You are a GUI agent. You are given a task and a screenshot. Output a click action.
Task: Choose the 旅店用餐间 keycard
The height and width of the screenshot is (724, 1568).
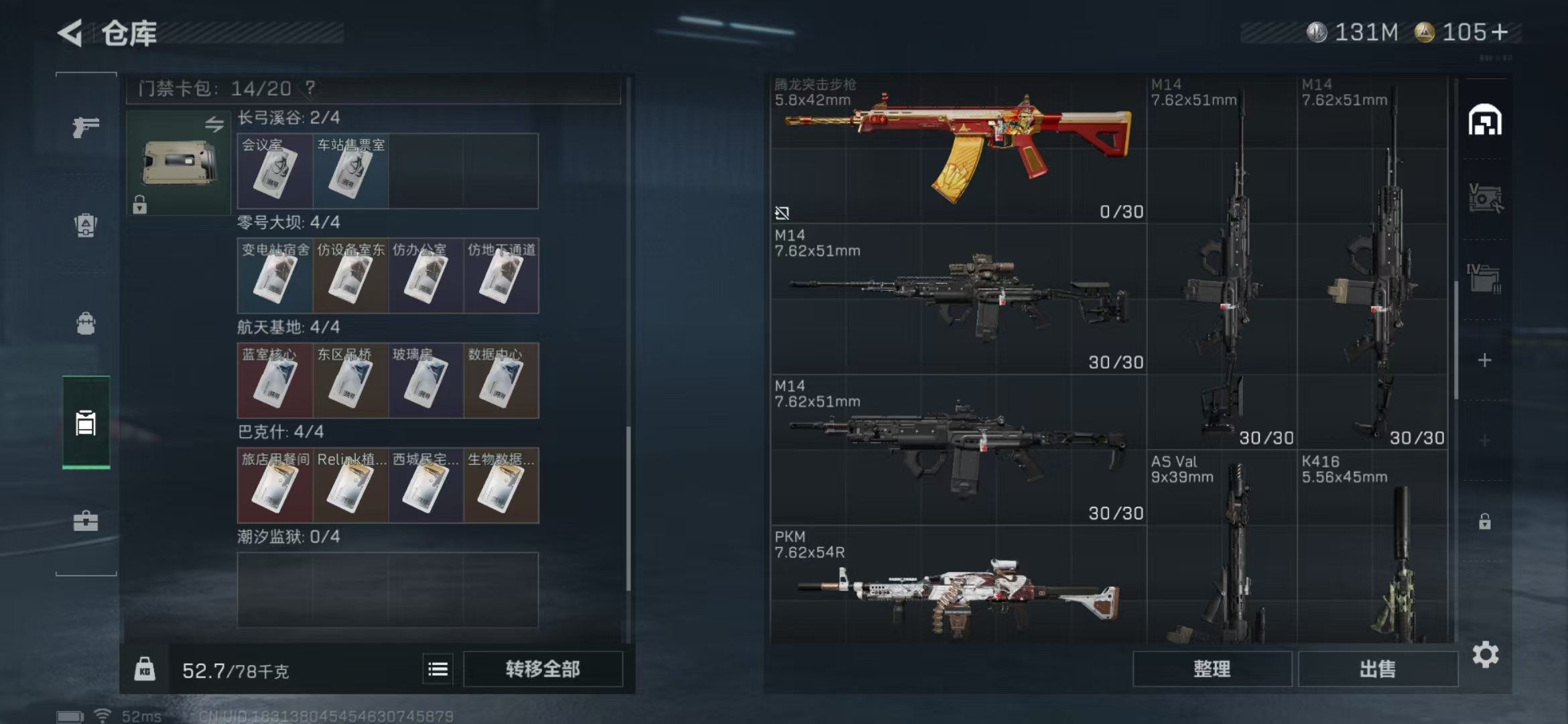click(x=275, y=485)
